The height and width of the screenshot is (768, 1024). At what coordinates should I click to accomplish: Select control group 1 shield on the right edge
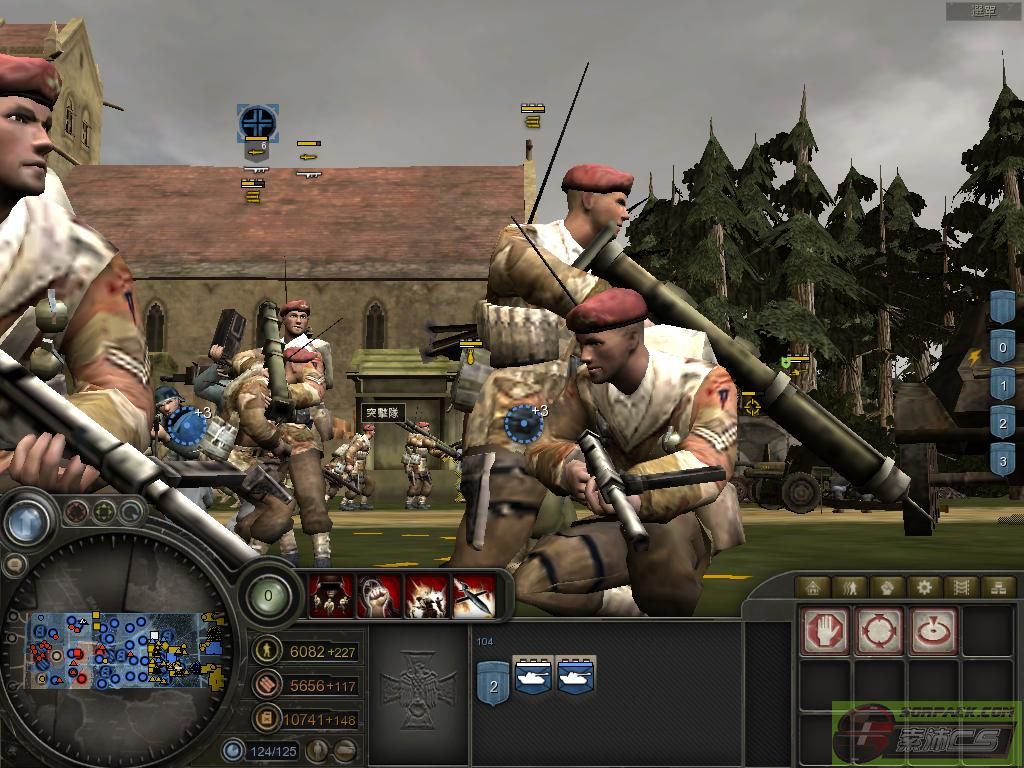(1003, 386)
